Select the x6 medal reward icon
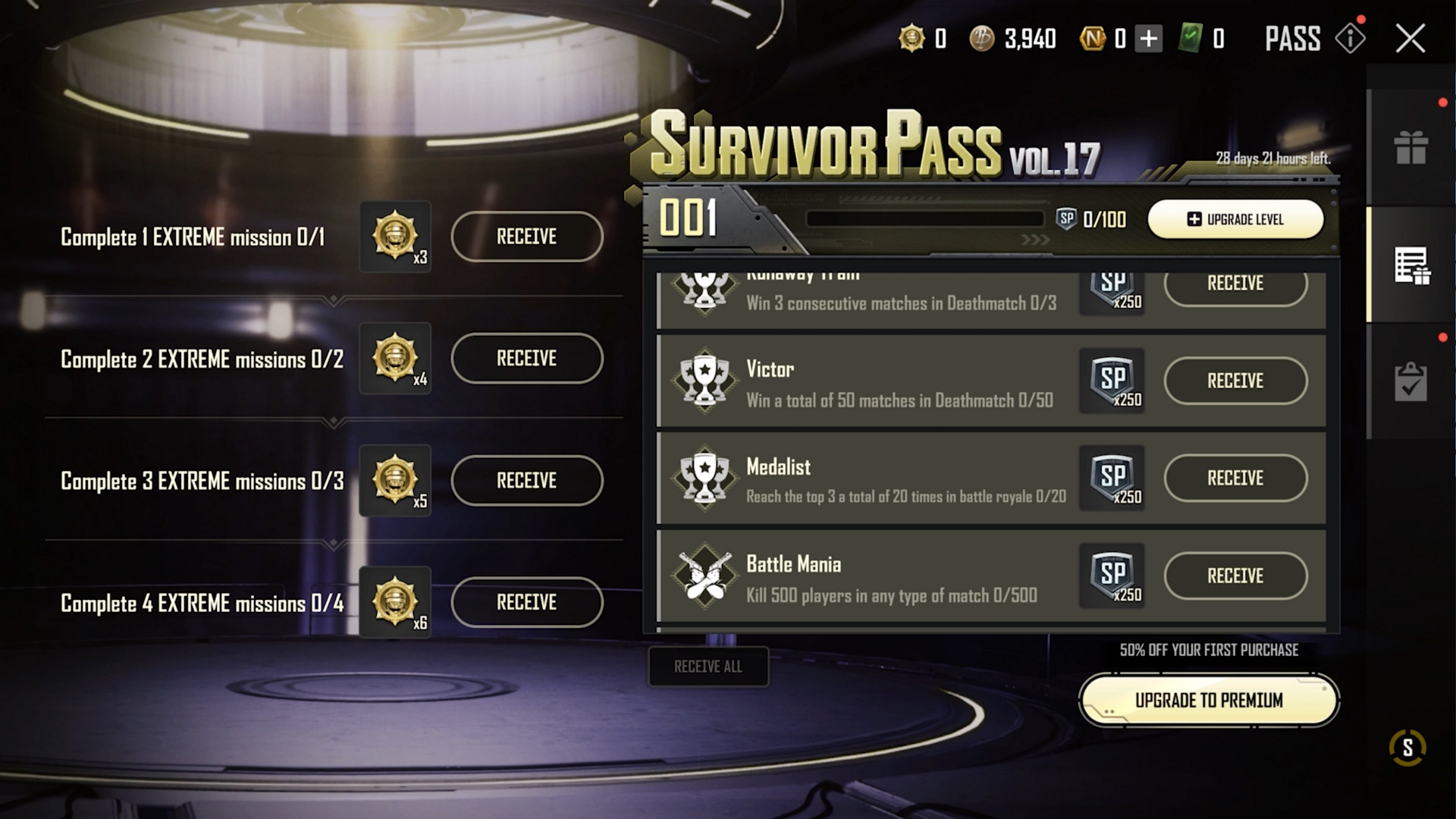The width and height of the screenshot is (1456, 819). click(x=395, y=602)
